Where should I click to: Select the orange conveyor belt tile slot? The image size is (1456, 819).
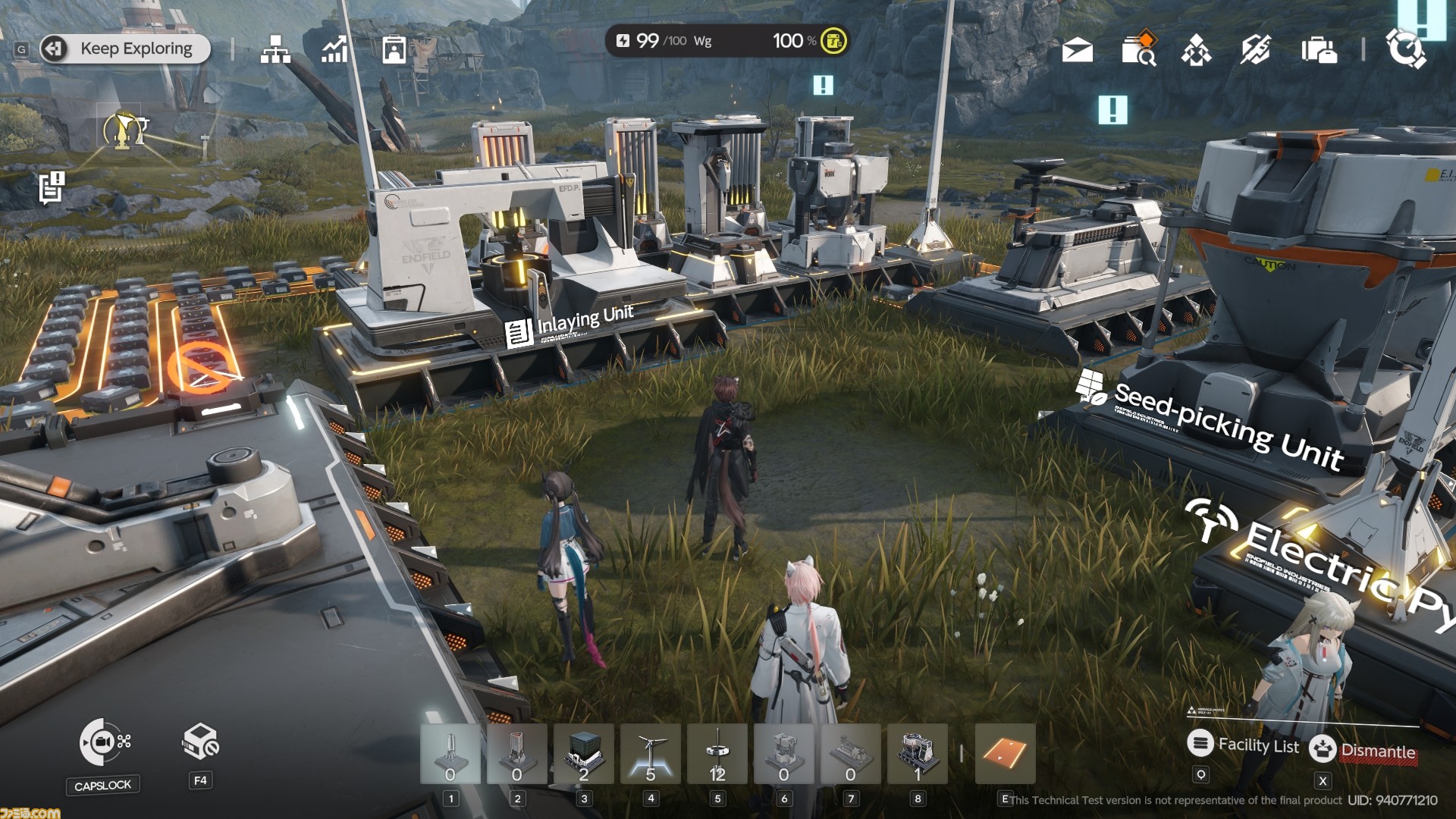(x=1005, y=754)
